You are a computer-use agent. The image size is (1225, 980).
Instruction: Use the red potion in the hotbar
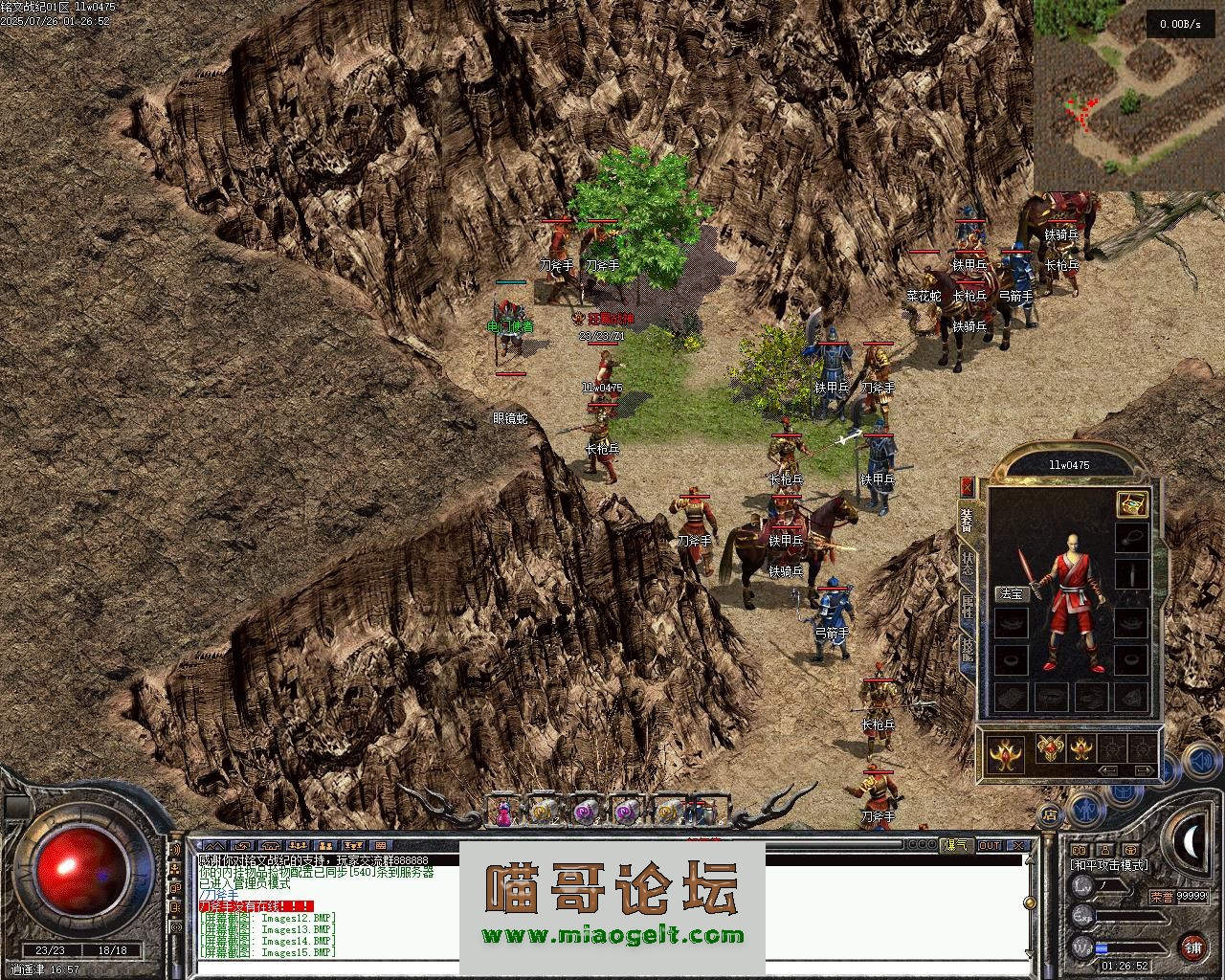pyautogui.click(x=501, y=813)
